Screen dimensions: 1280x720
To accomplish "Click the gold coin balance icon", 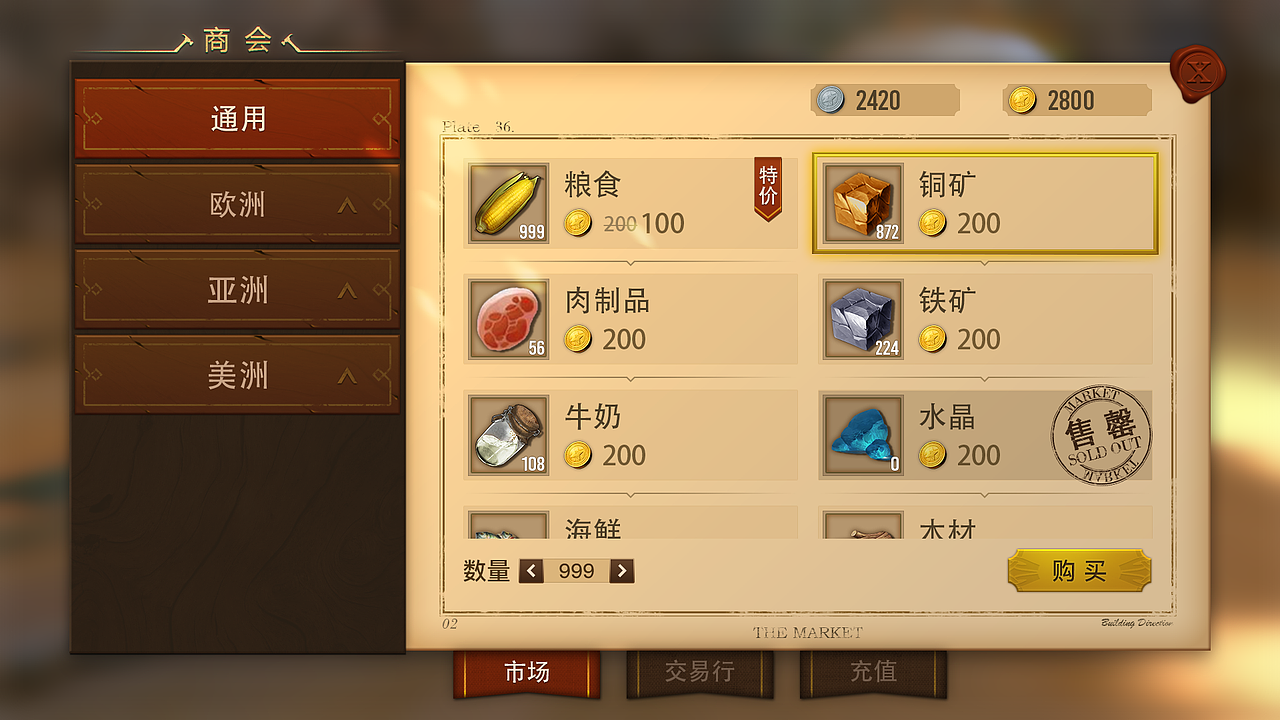I will click(1021, 100).
